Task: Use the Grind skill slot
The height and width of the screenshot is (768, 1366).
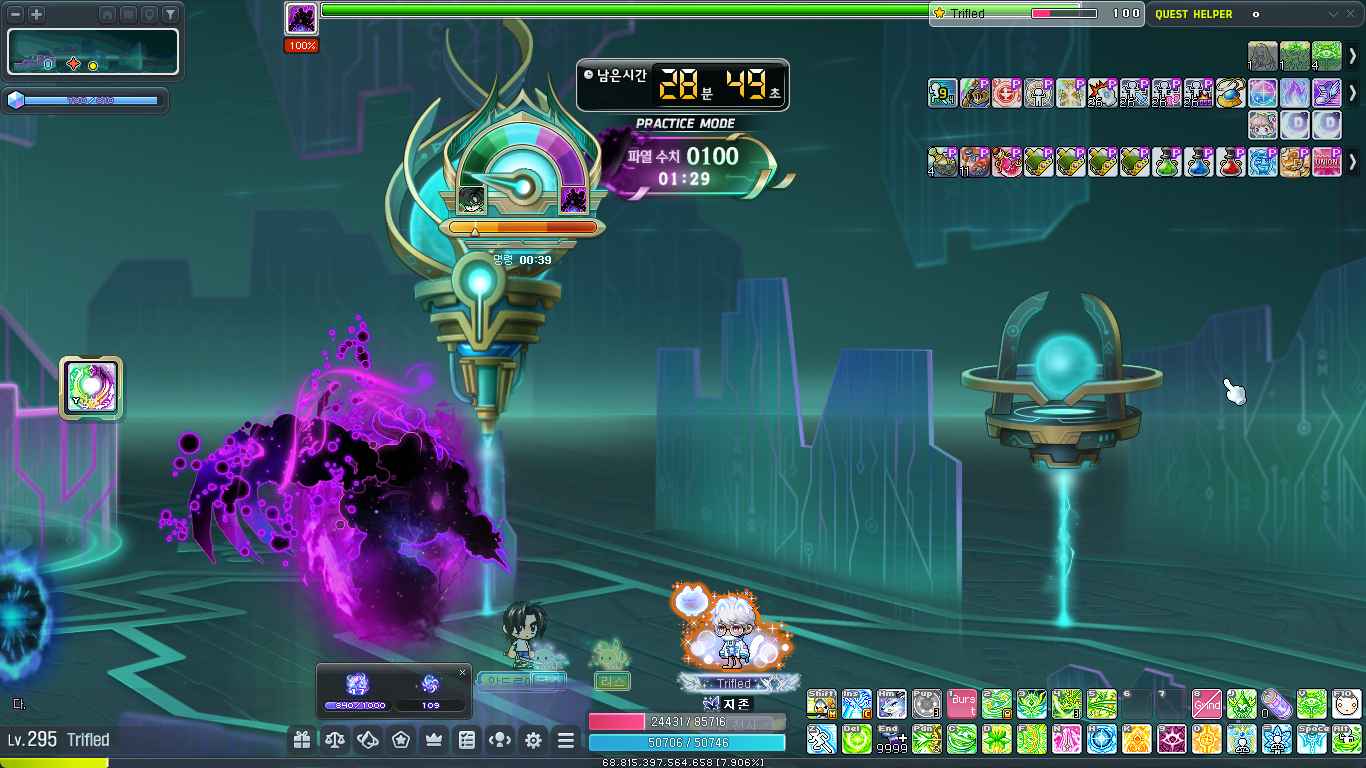Action: click(x=1207, y=704)
